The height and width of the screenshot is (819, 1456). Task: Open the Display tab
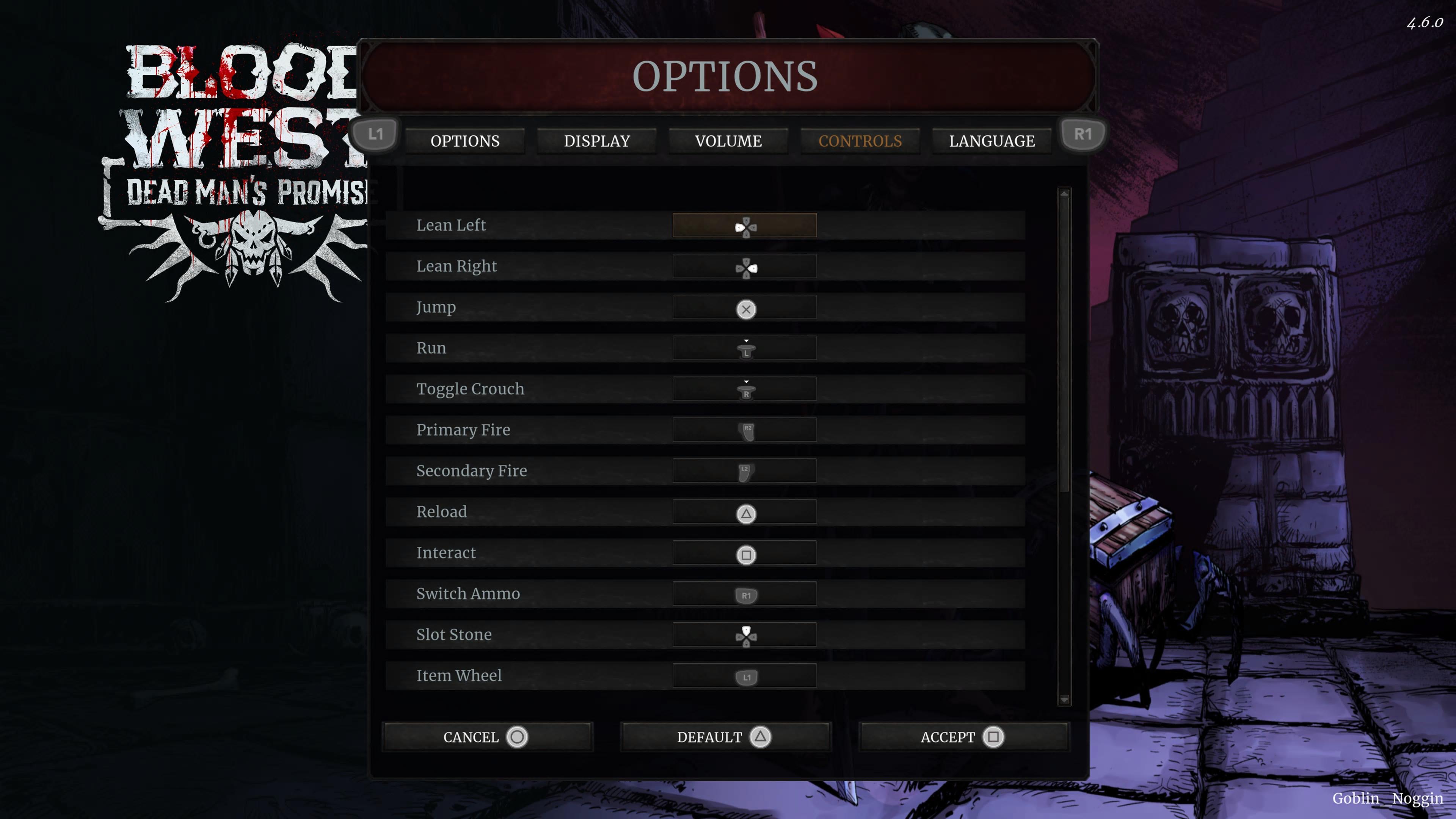pos(596,141)
